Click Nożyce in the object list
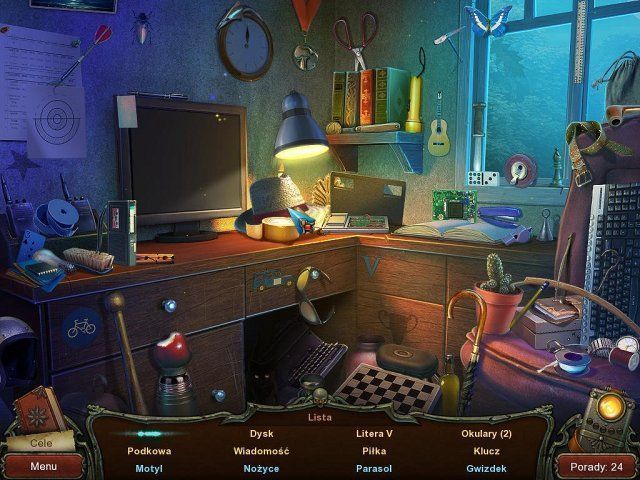Image resolution: width=640 pixels, height=480 pixels. coord(261,468)
